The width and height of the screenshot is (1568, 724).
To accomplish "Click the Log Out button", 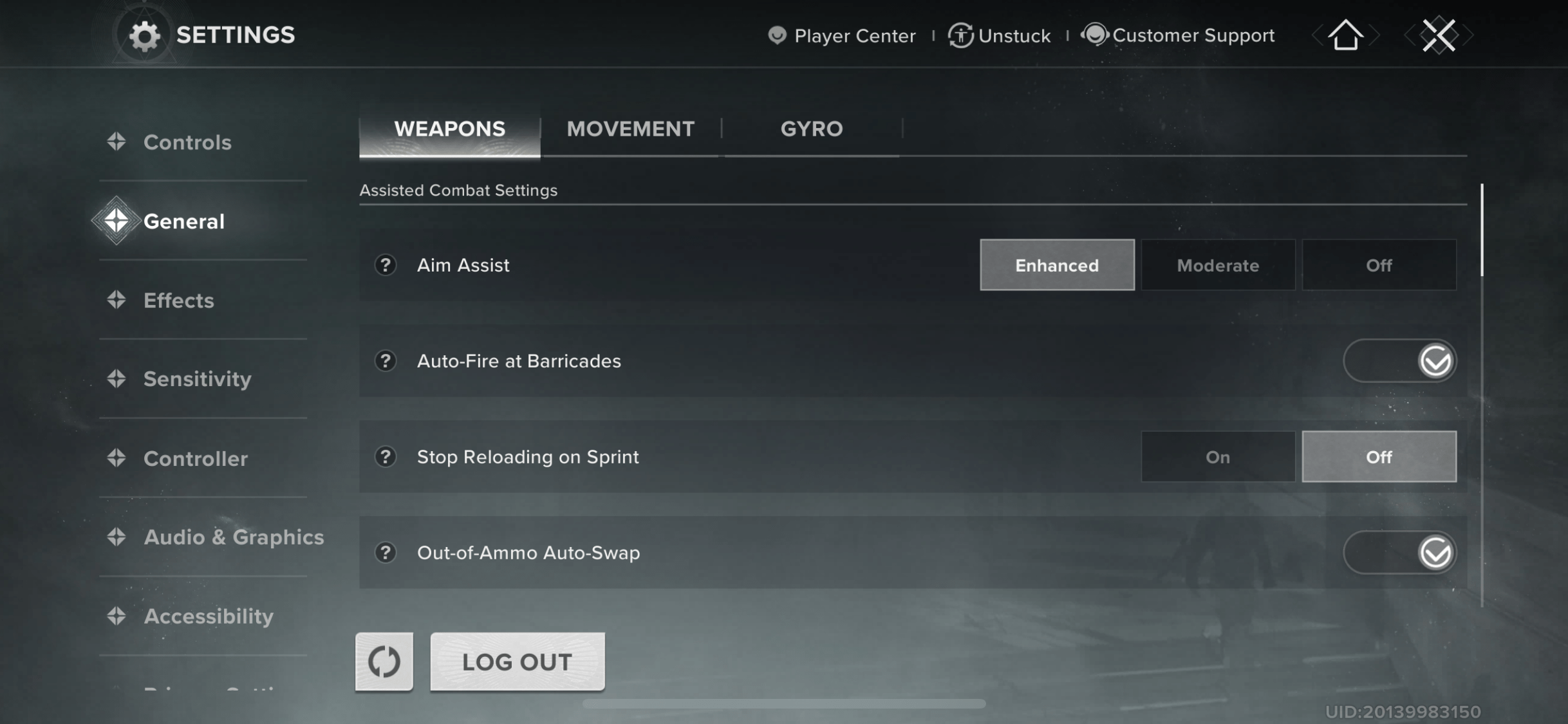I will coord(517,661).
